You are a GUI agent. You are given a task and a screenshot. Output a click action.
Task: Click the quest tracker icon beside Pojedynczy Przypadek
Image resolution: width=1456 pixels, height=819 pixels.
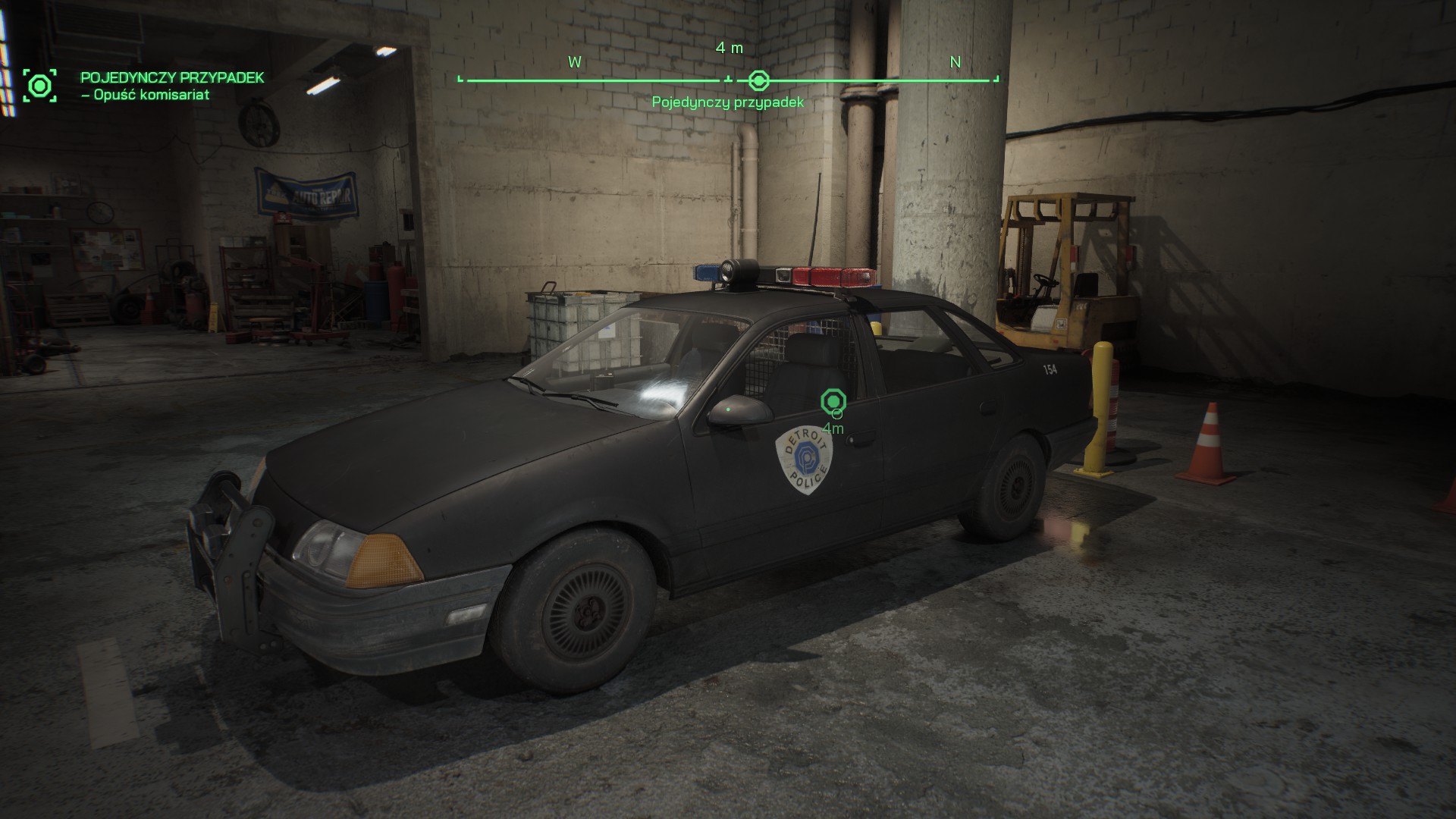tap(39, 85)
